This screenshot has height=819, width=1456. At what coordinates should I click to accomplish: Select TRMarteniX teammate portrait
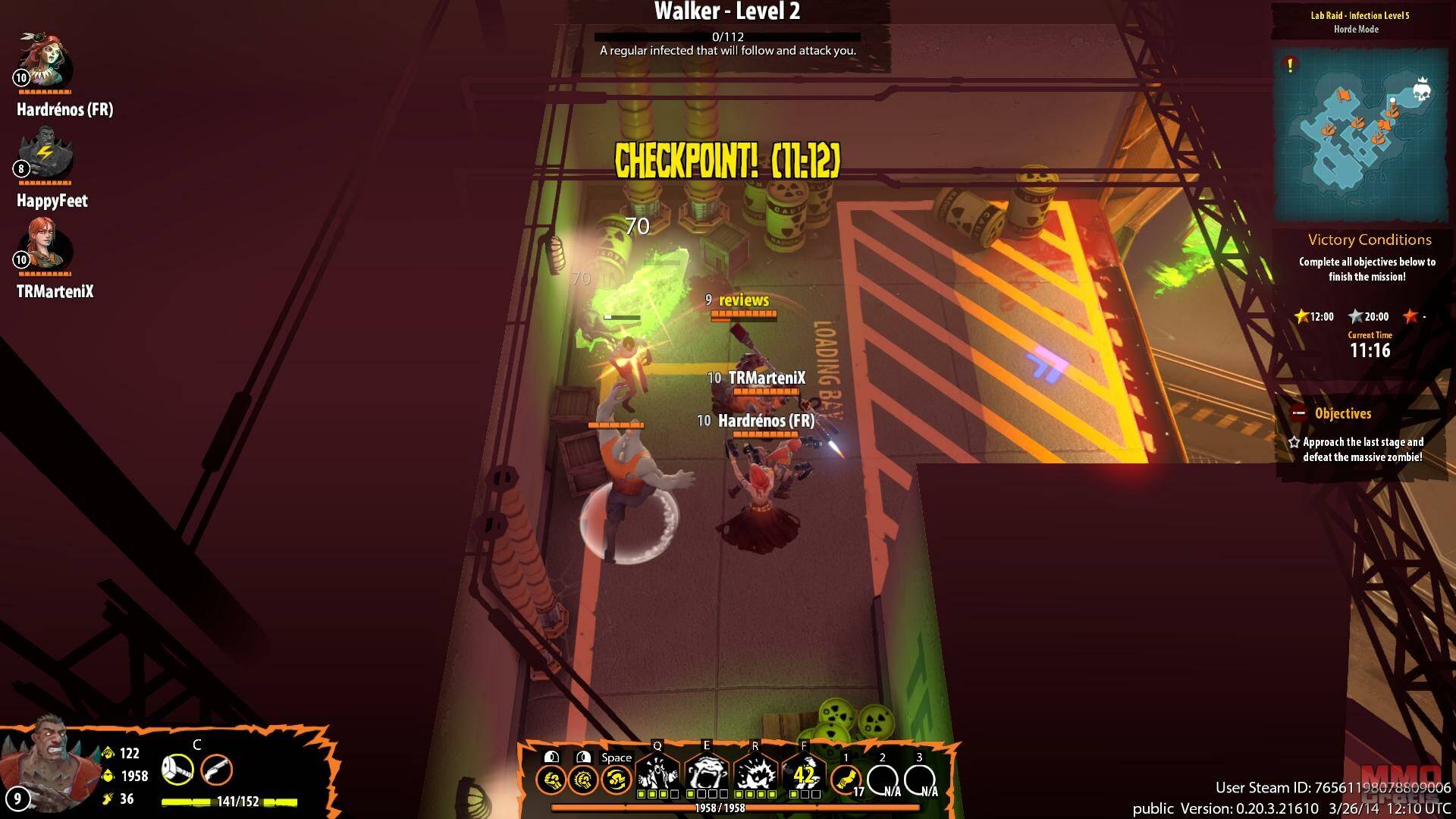pos(45,245)
